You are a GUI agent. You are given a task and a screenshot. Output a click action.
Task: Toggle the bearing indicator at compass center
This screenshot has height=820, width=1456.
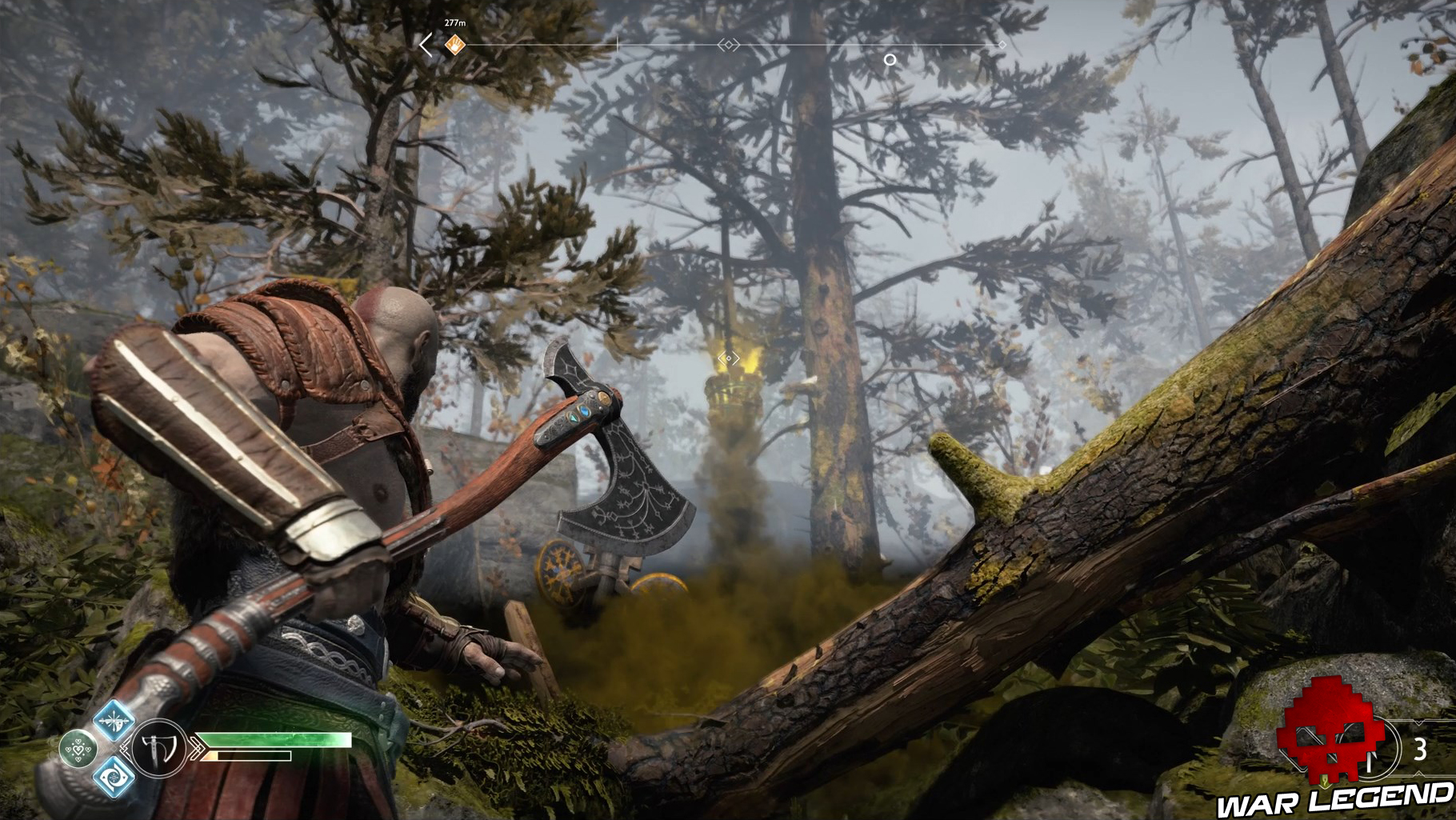729,43
